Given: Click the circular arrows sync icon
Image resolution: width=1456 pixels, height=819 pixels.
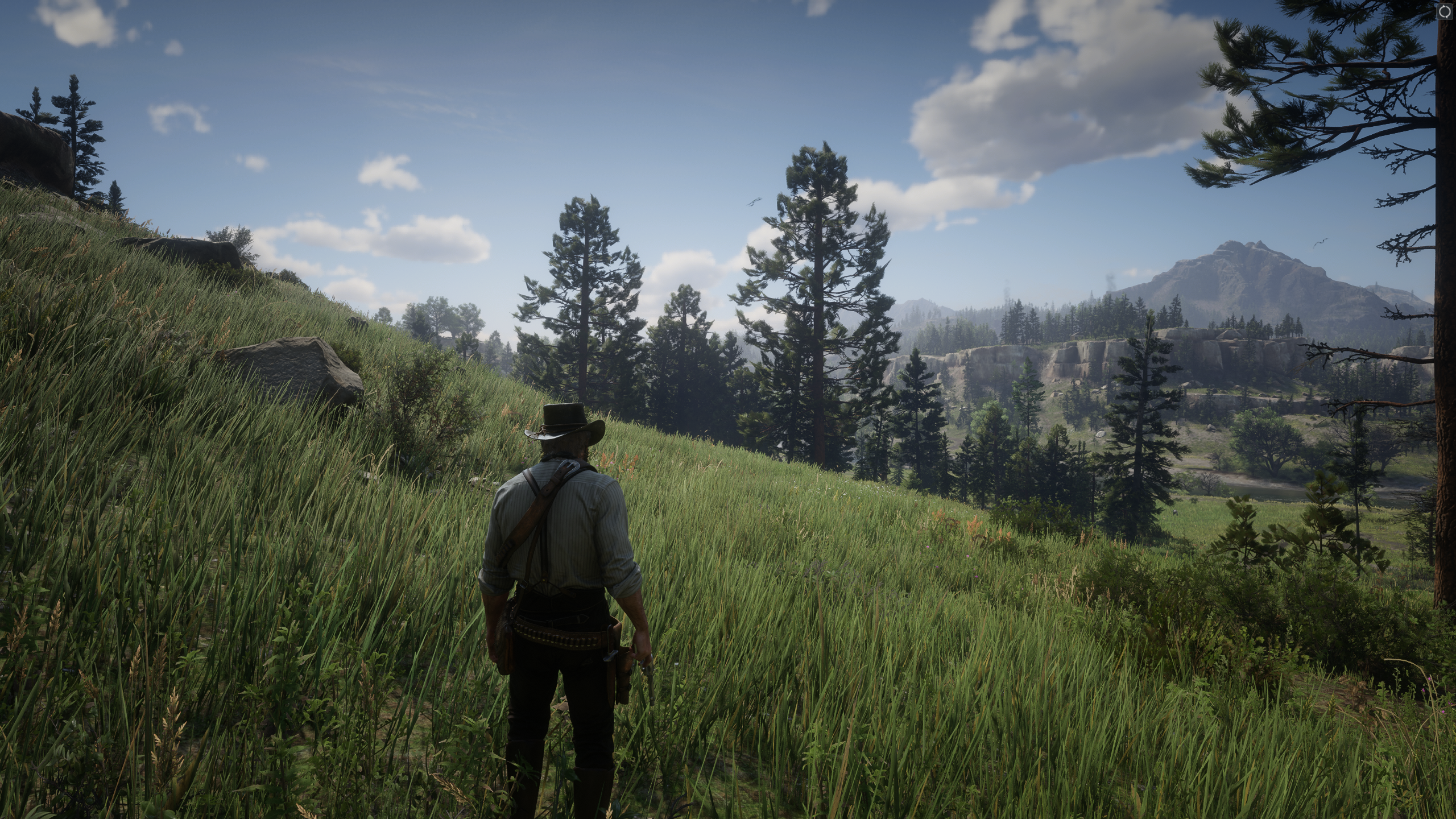Looking at the screenshot, I should pos(1444,12).
